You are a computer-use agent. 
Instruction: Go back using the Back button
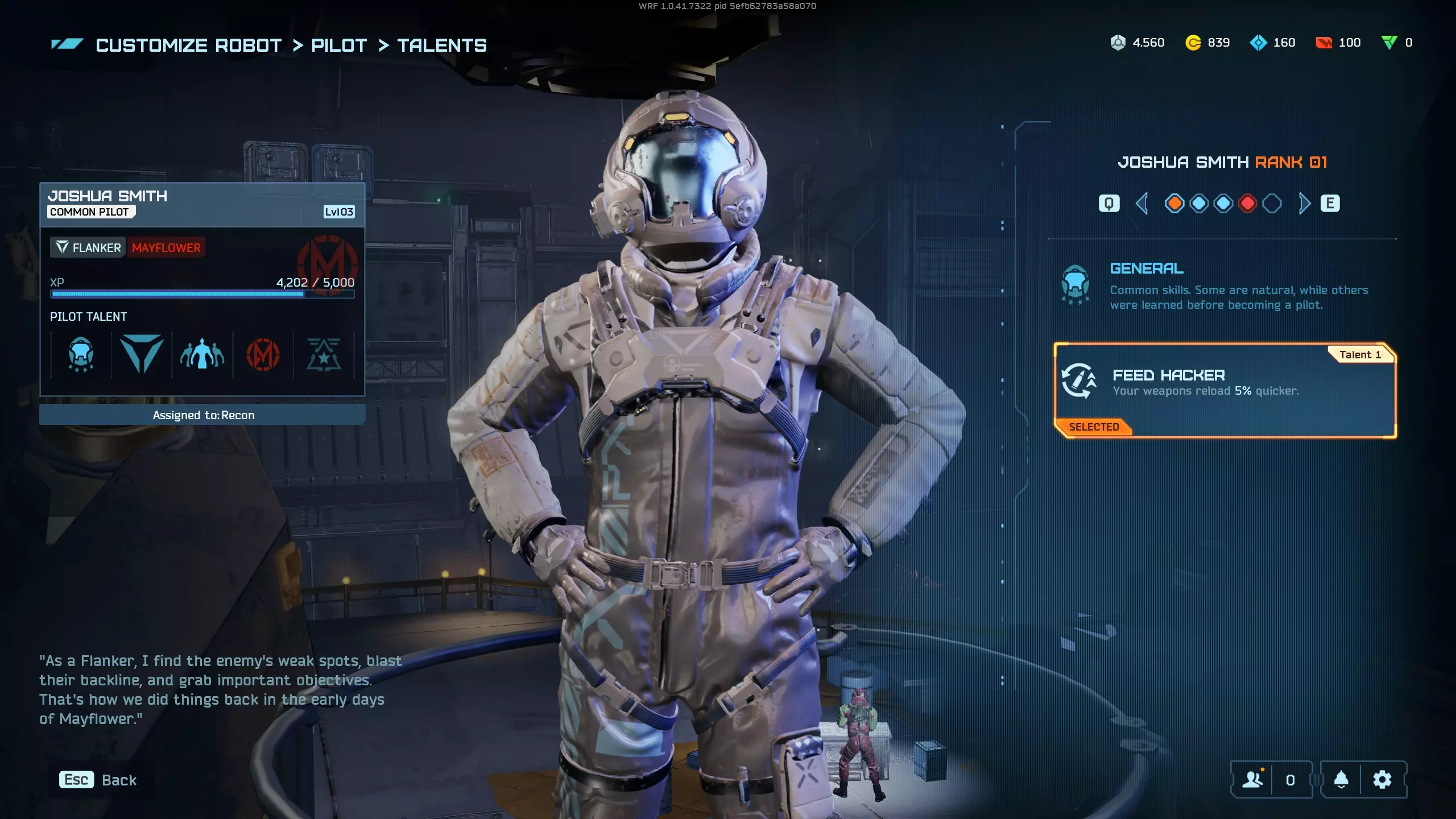(98, 780)
